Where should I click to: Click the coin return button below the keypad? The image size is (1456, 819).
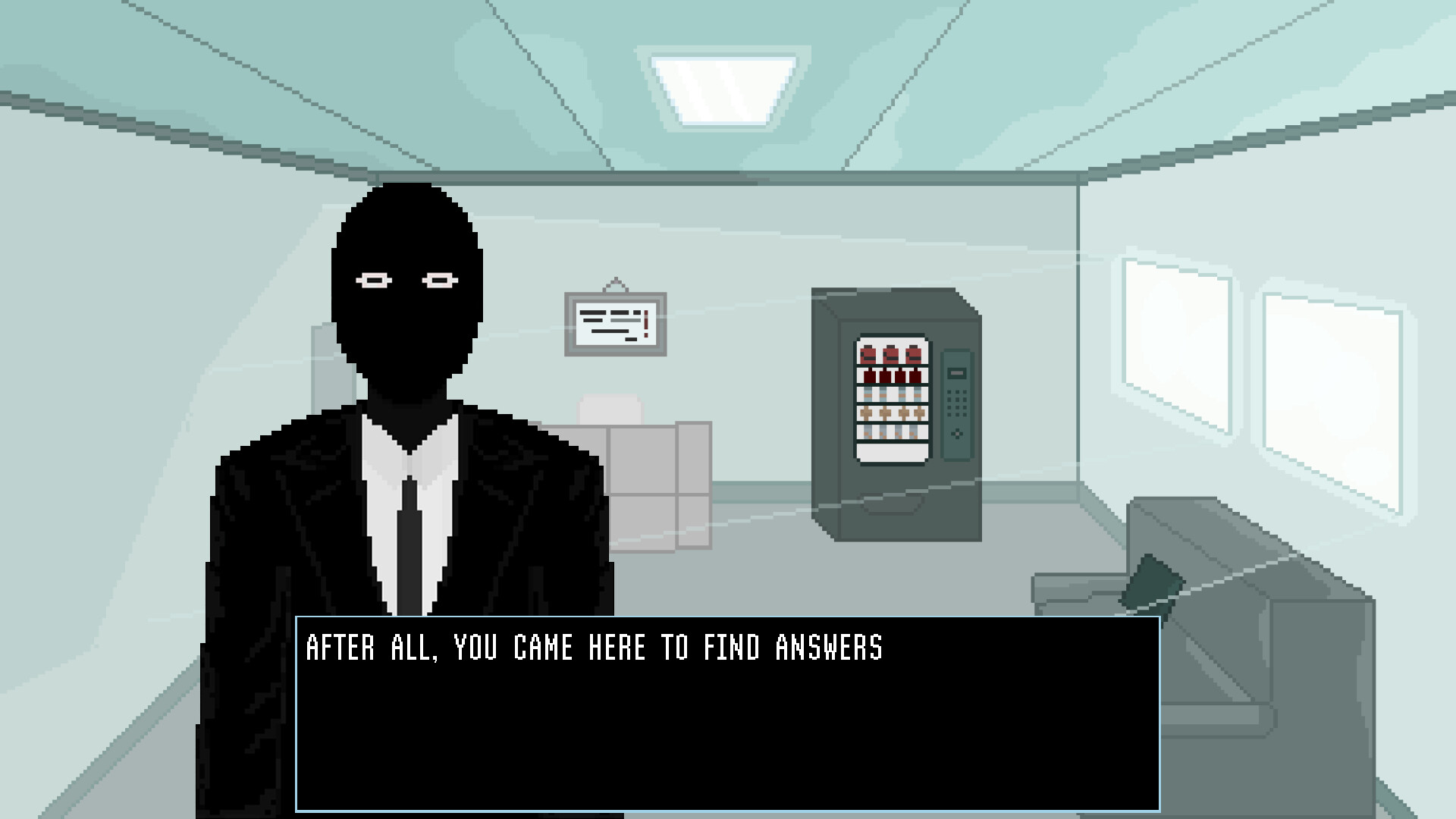pyautogui.click(x=956, y=434)
